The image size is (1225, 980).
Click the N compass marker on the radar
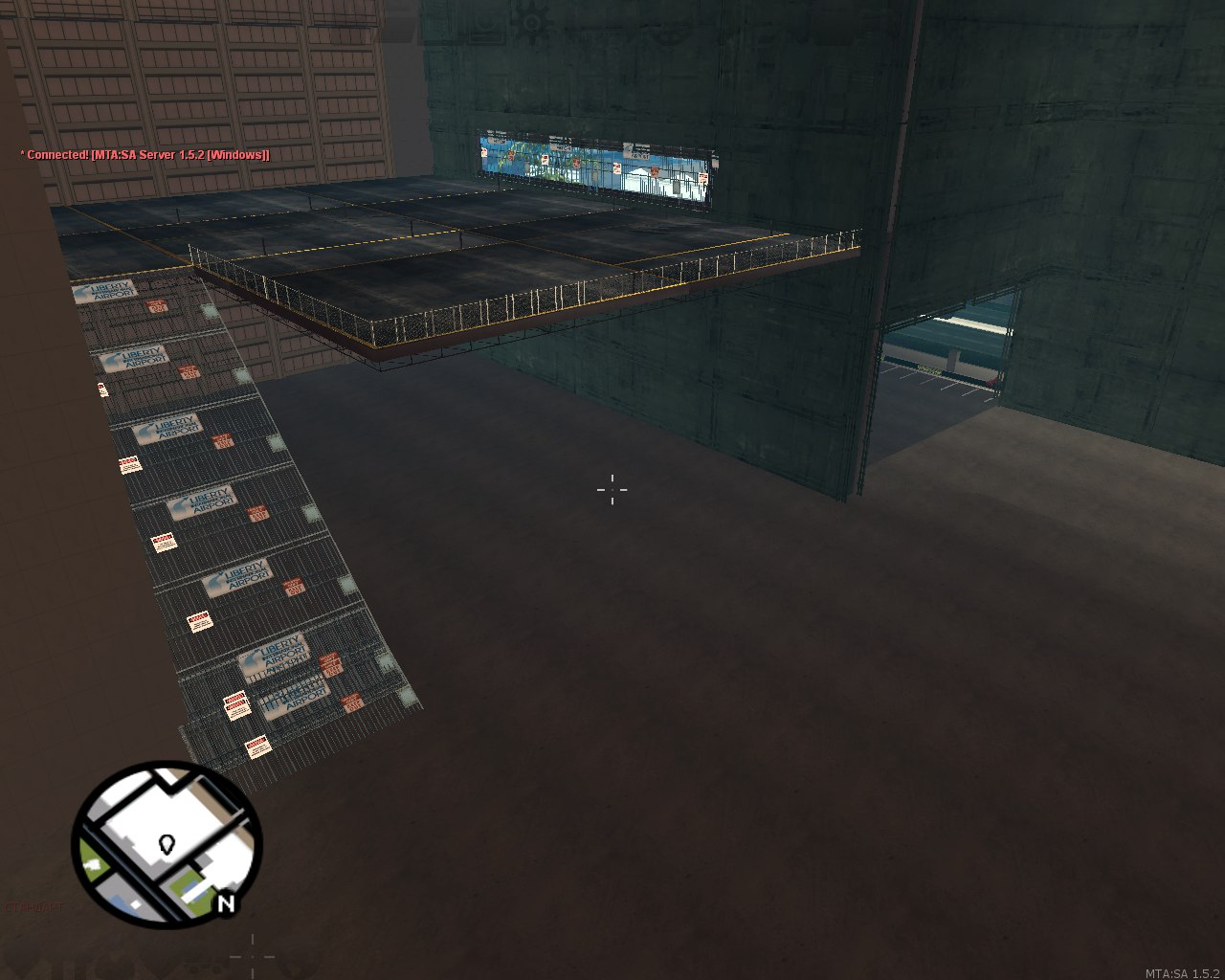coord(226,902)
